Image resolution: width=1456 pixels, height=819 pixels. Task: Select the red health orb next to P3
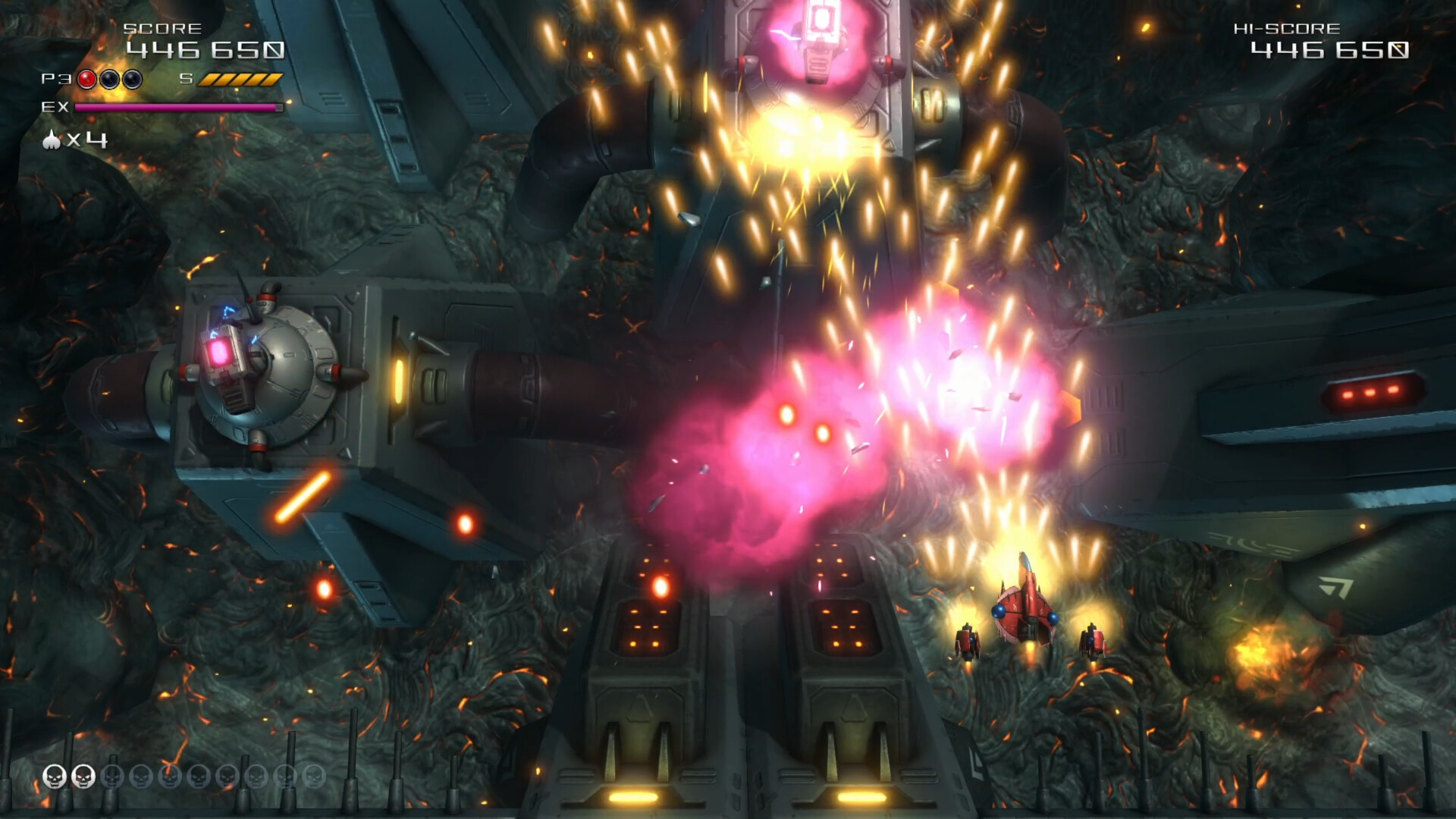click(x=86, y=79)
